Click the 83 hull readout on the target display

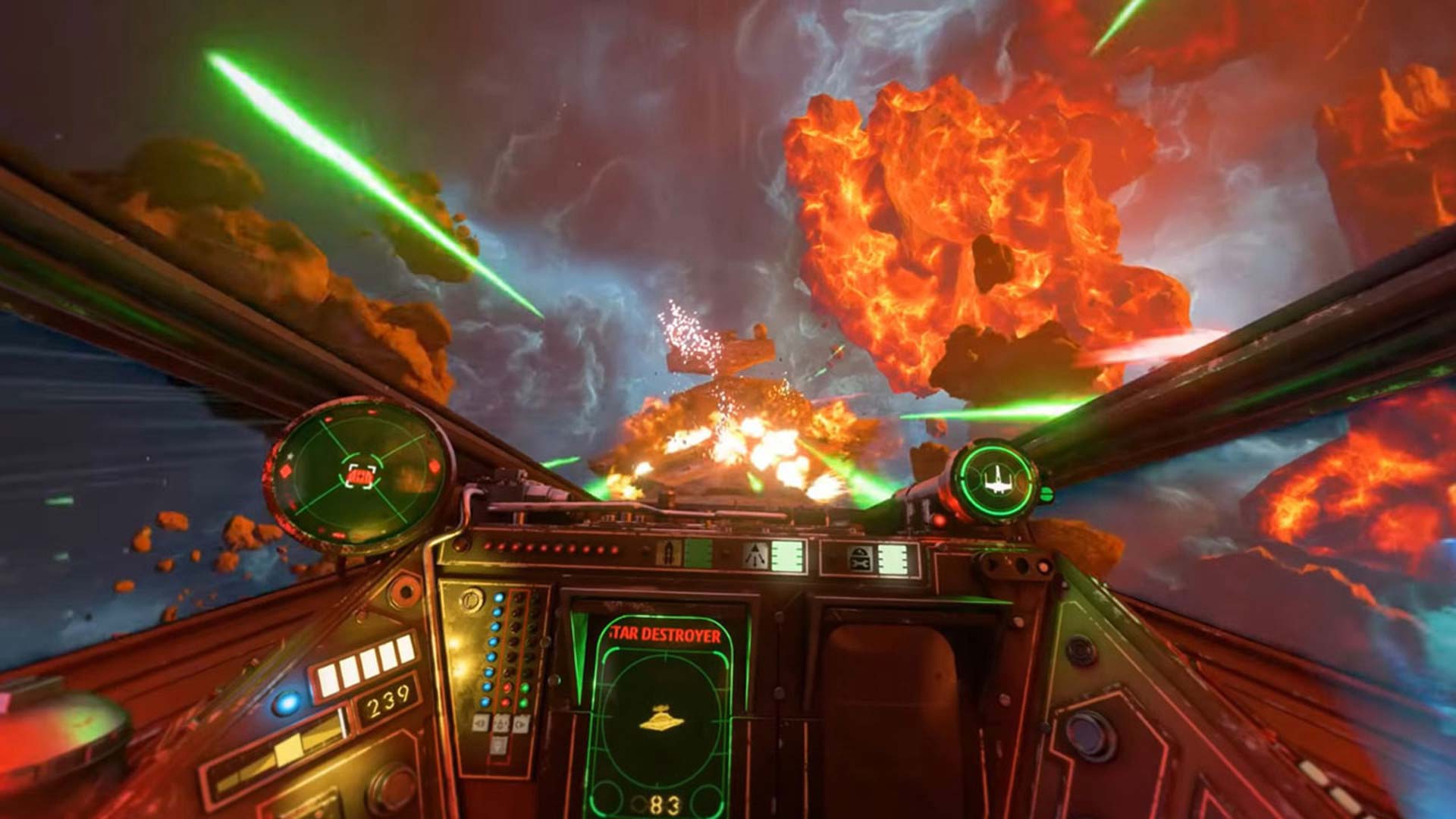tap(665, 806)
